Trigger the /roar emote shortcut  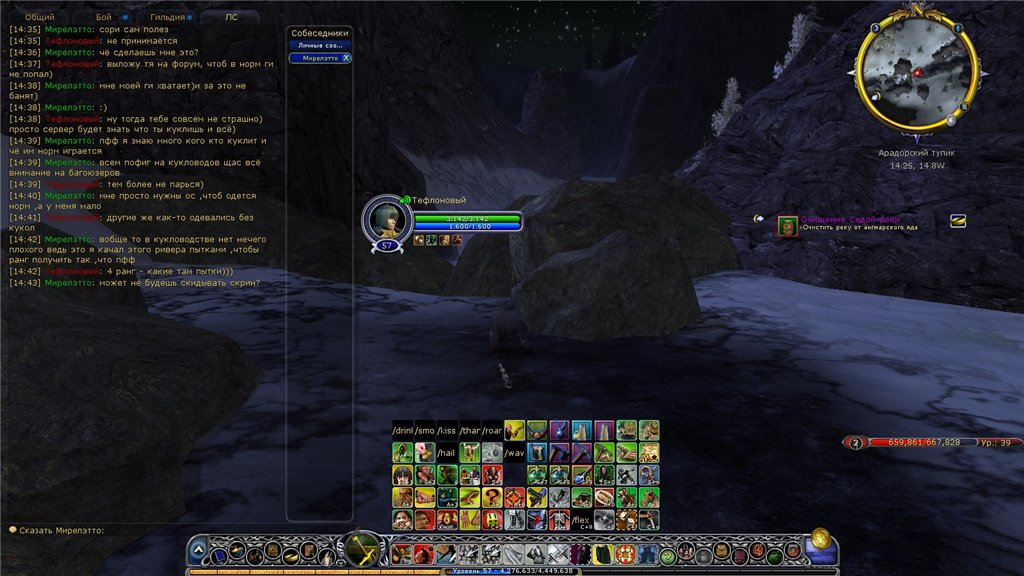pos(492,430)
